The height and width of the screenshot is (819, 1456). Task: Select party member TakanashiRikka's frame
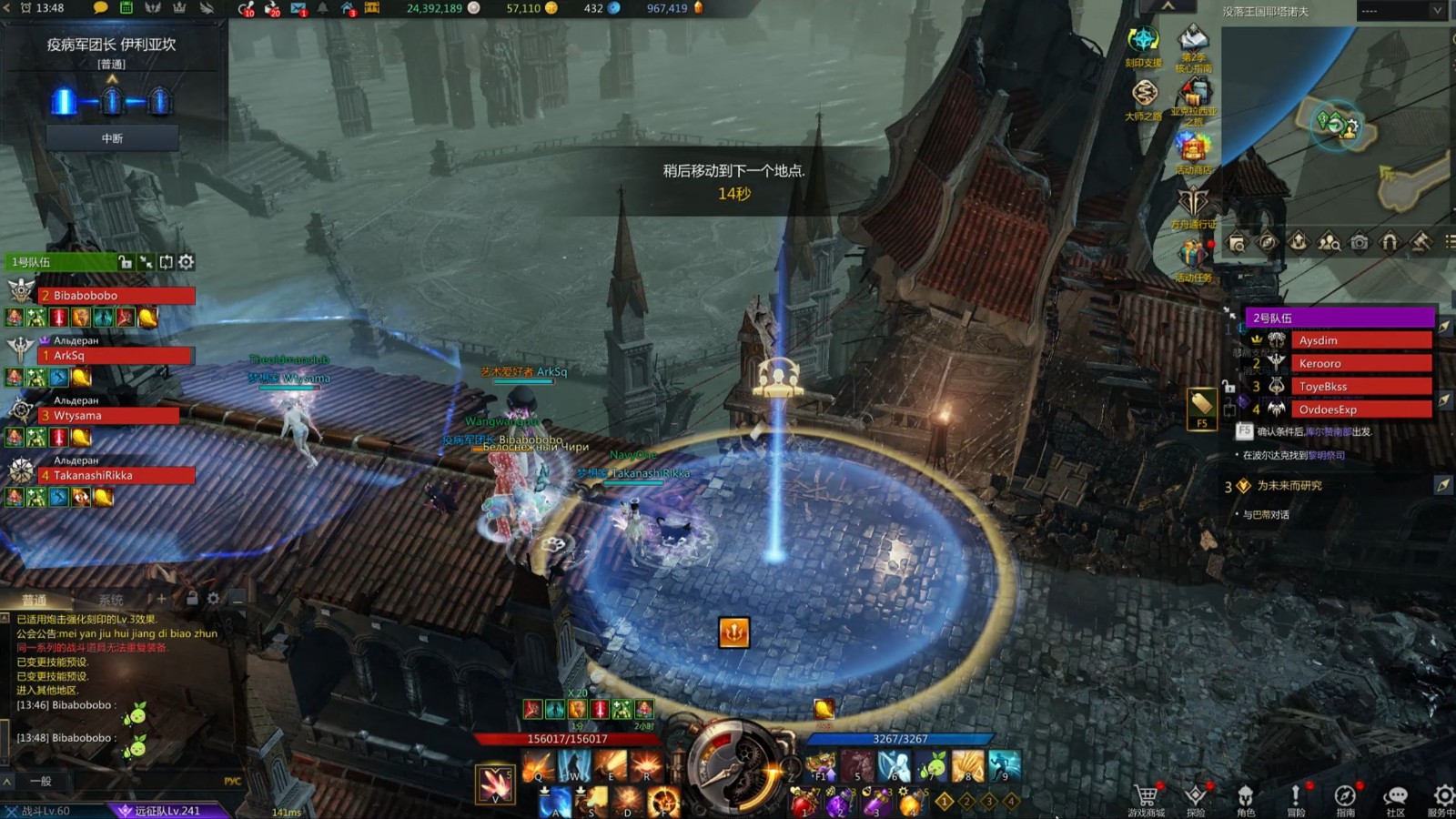coord(116,475)
